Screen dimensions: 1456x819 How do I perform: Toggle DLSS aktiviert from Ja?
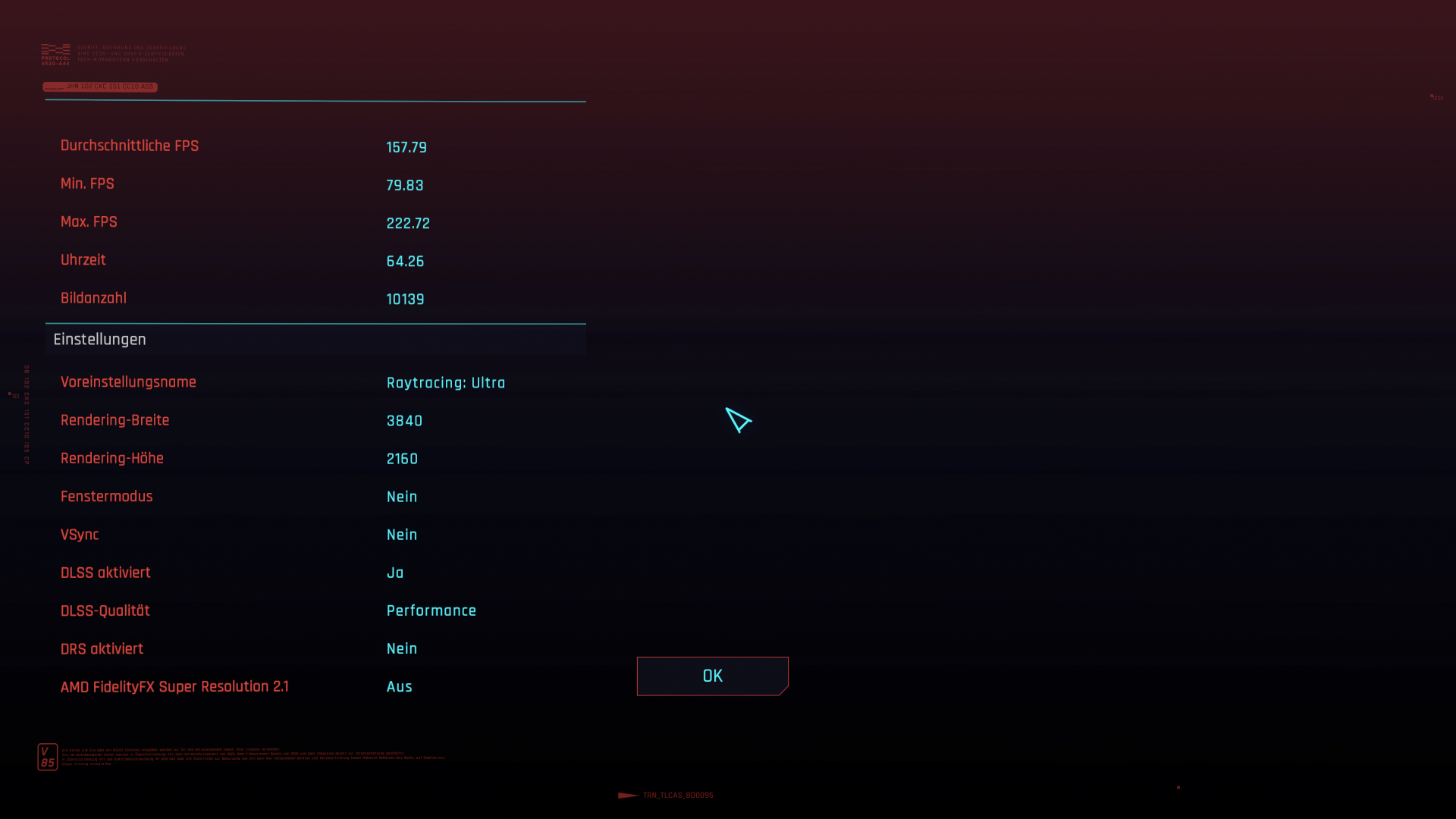pyautogui.click(x=395, y=573)
